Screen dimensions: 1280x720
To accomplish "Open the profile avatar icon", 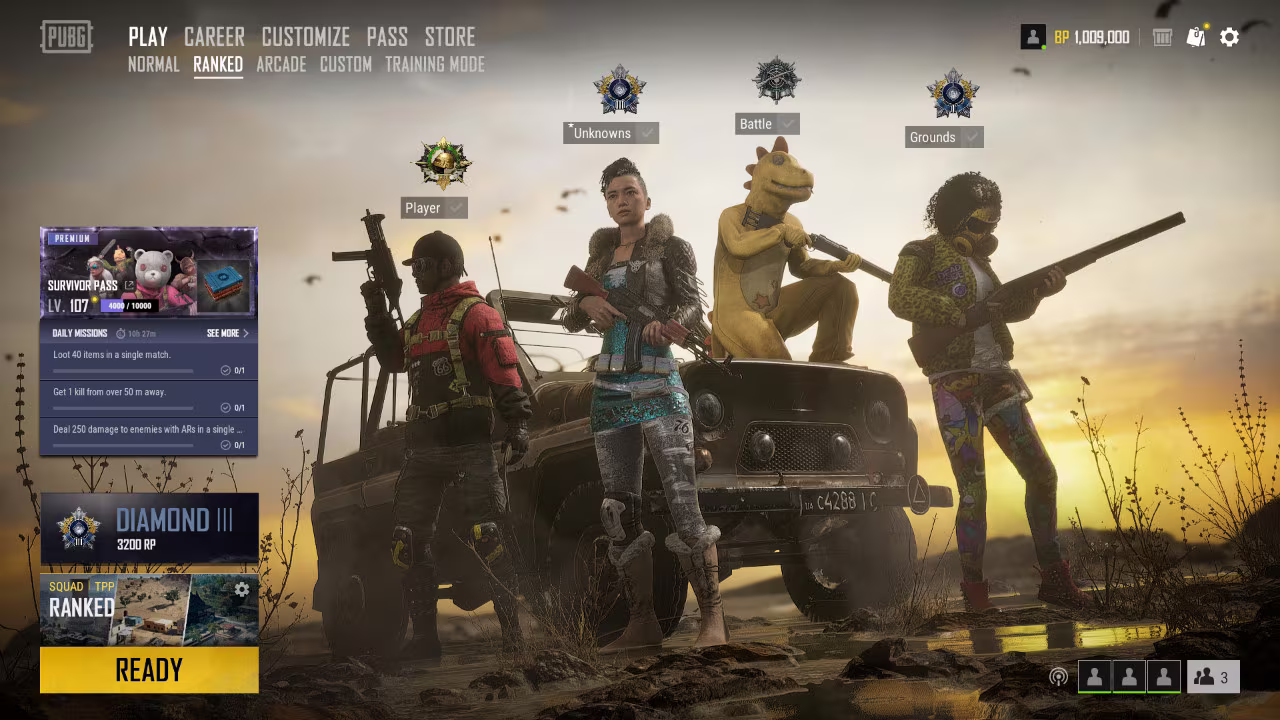I will [x=1032, y=37].
